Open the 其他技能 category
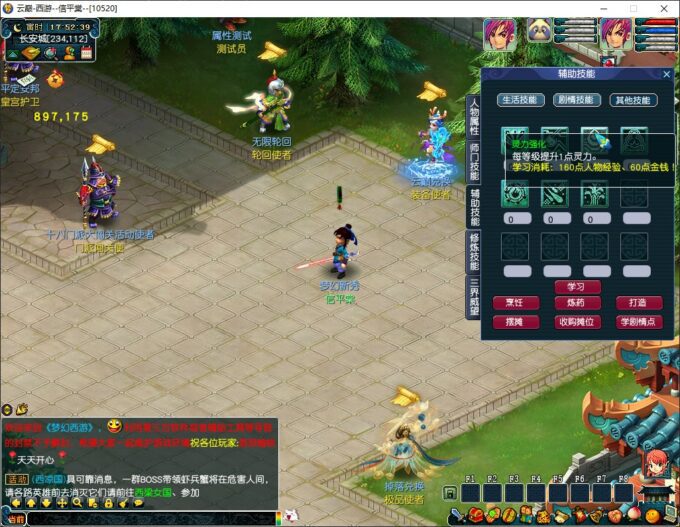Image resolution: width=680 pixels, height=527 pixels. [x=634, y=100]
